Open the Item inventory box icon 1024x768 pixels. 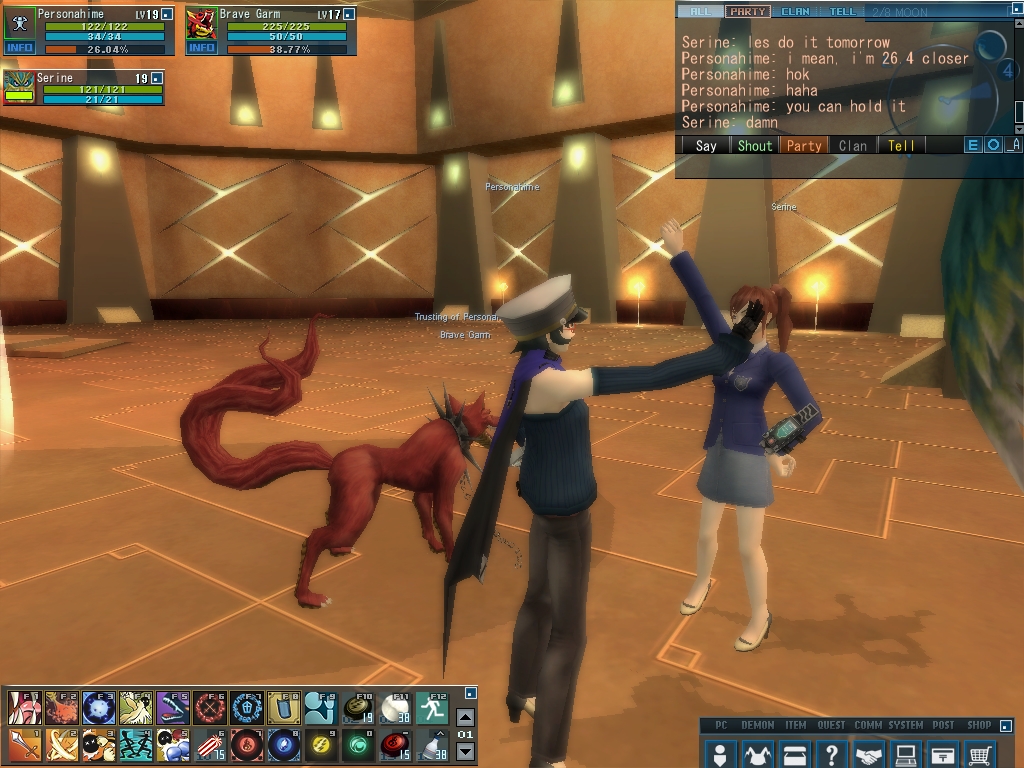[x=794, y=753]
